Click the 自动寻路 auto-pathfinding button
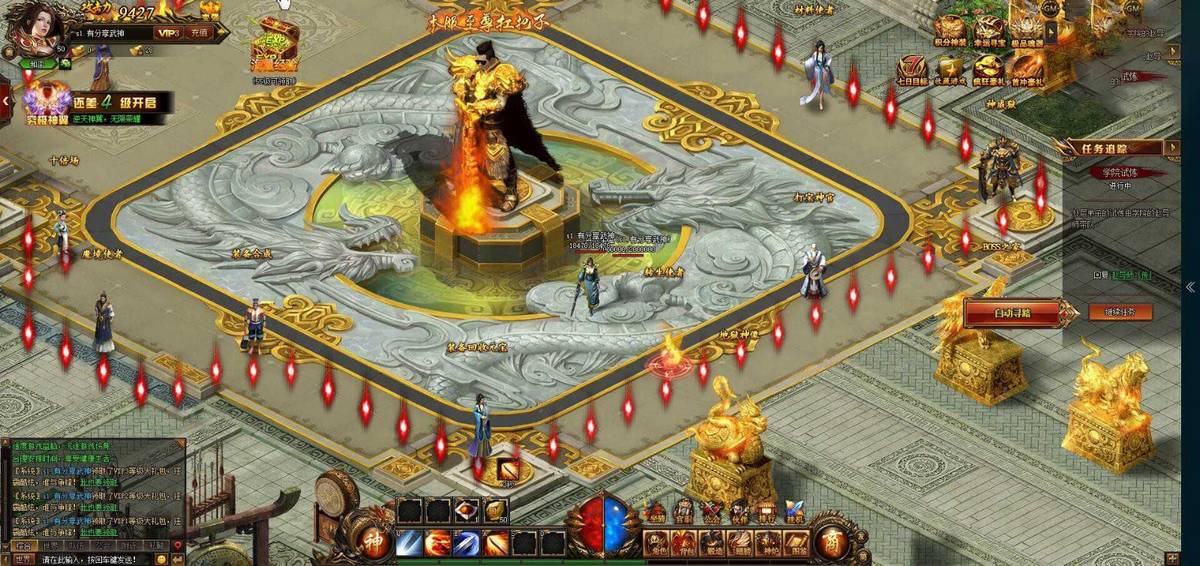Viewport: 1200px width, 566px height. 1012,313
